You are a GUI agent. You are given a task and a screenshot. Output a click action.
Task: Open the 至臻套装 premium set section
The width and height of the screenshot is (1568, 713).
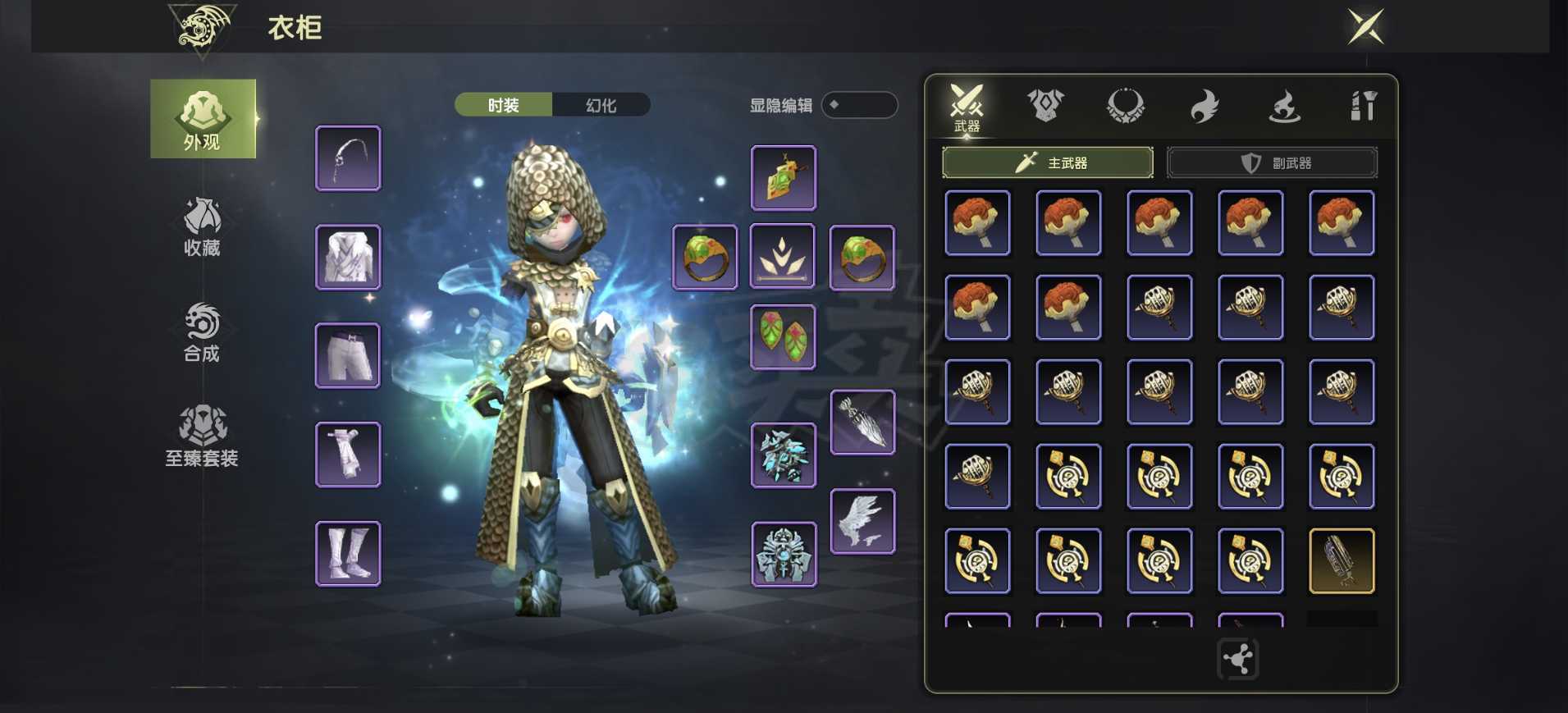pos(202,436)
